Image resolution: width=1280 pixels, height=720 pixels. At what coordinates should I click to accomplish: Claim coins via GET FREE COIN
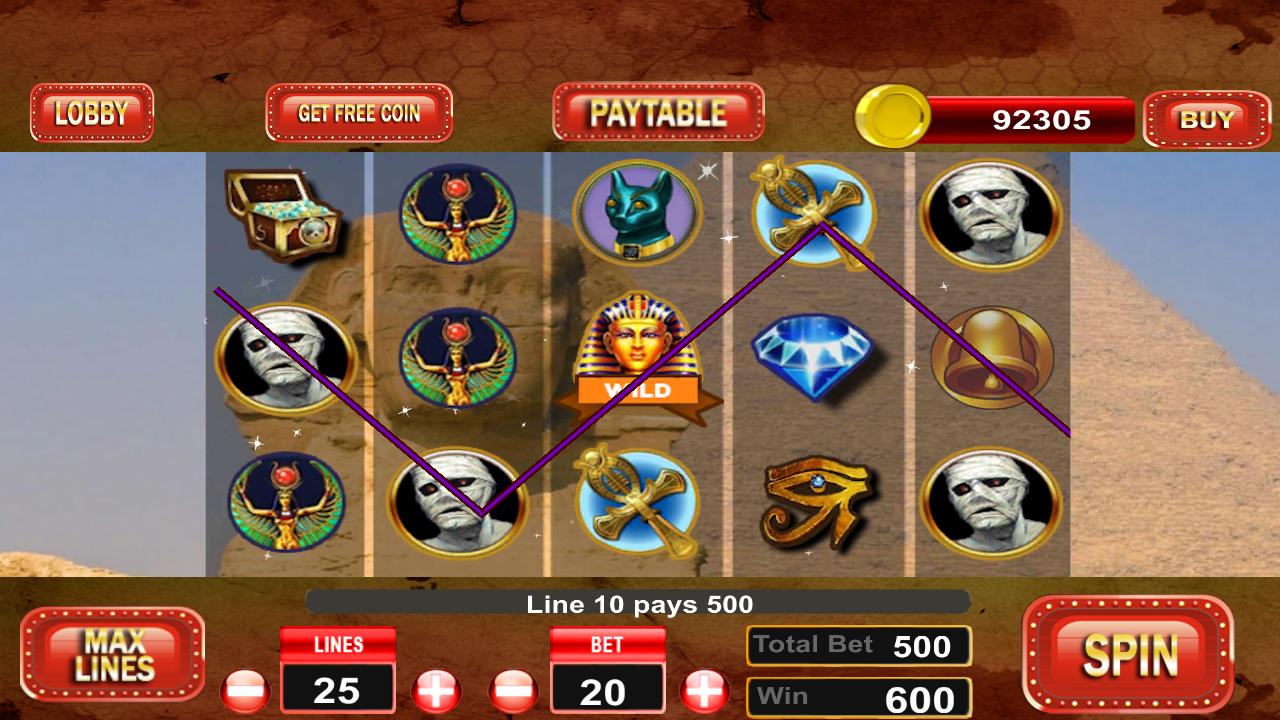point(358,113)
